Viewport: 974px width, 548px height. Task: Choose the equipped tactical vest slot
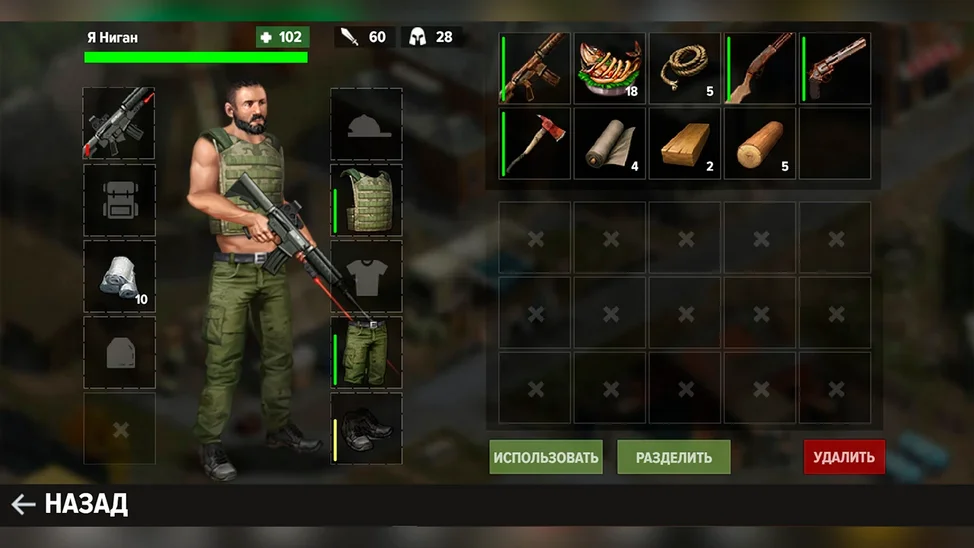pos(367,200)
